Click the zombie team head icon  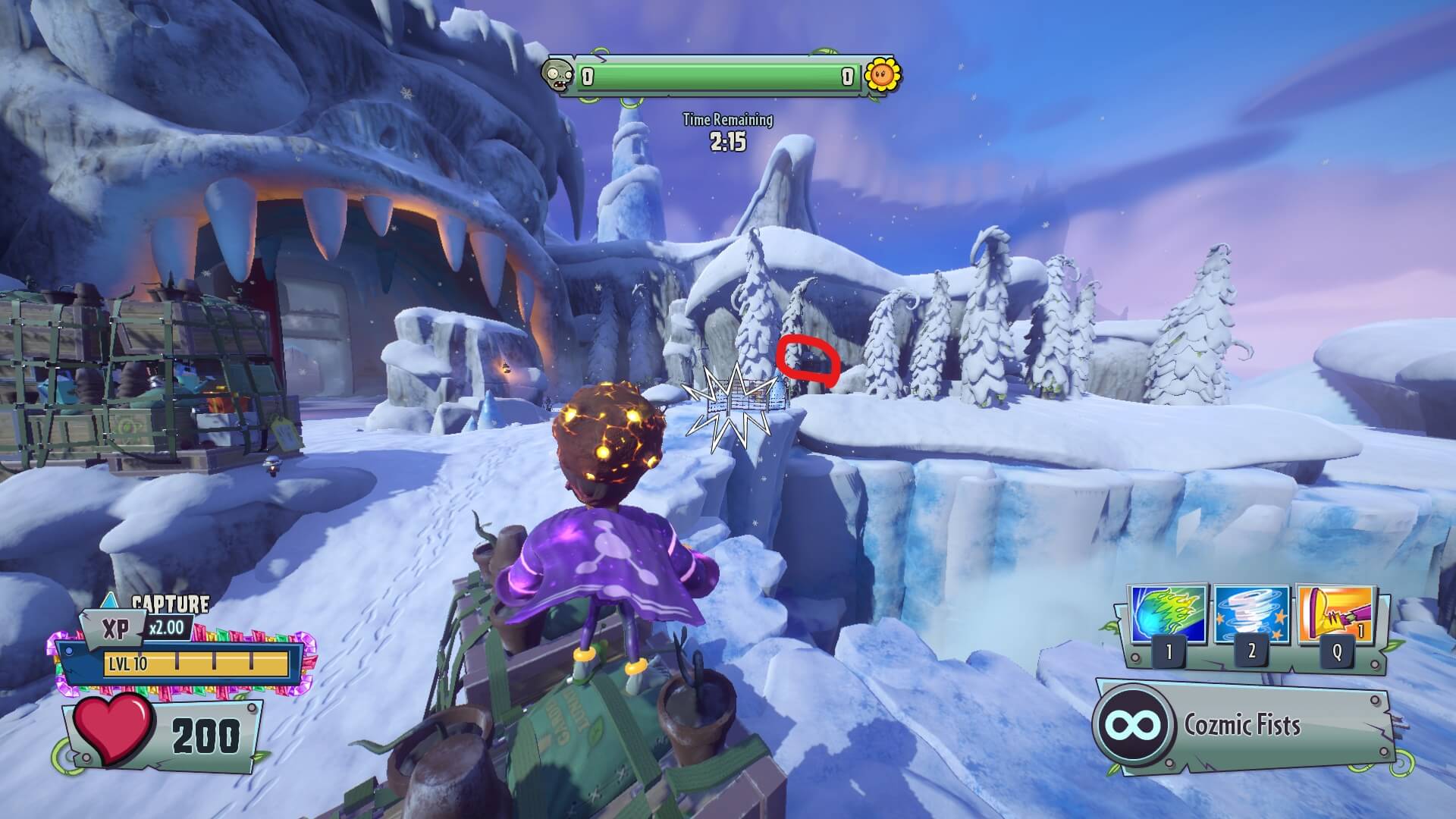[x=557, y=76]
